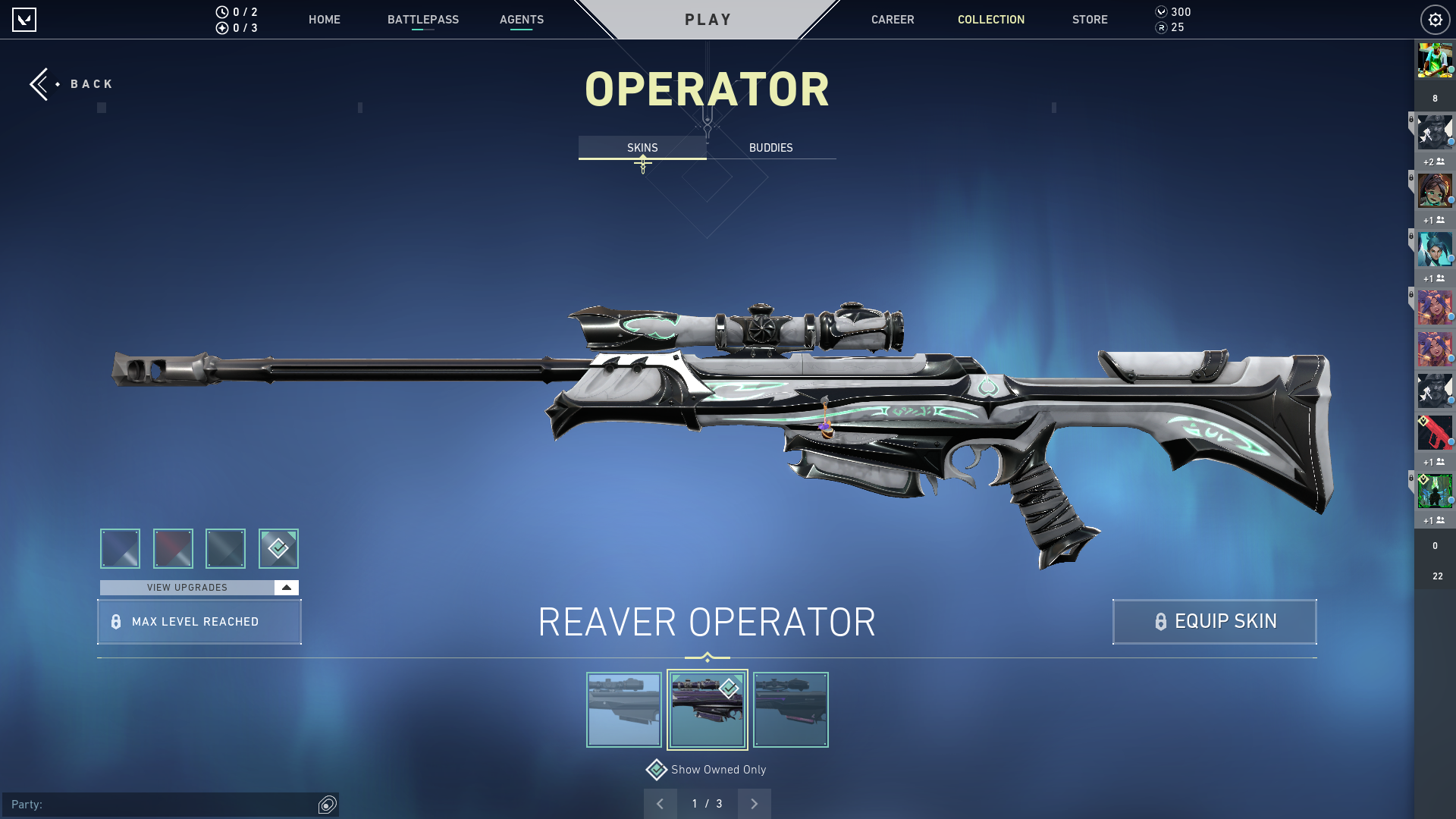Open the COLLECTION page
This screenshot has height=819, width=1456.
coord(991,20)
